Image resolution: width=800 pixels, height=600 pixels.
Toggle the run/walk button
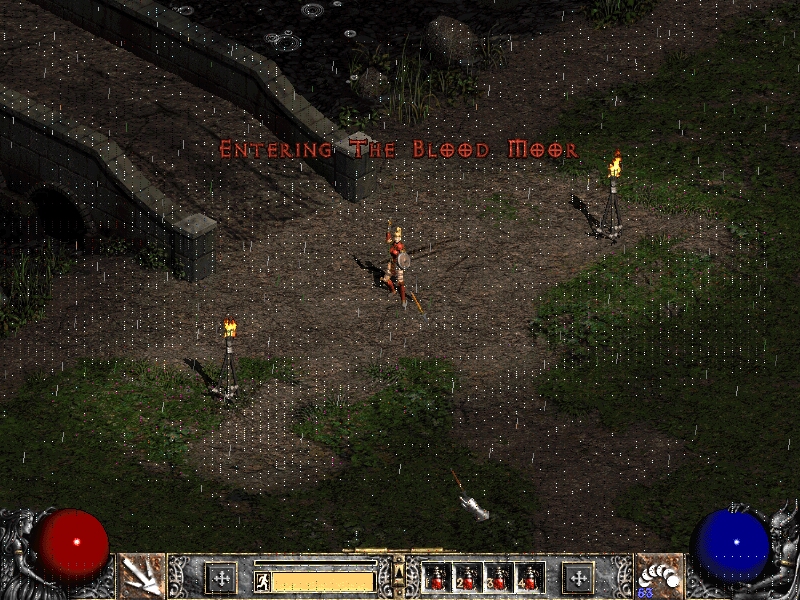[262, 579]
